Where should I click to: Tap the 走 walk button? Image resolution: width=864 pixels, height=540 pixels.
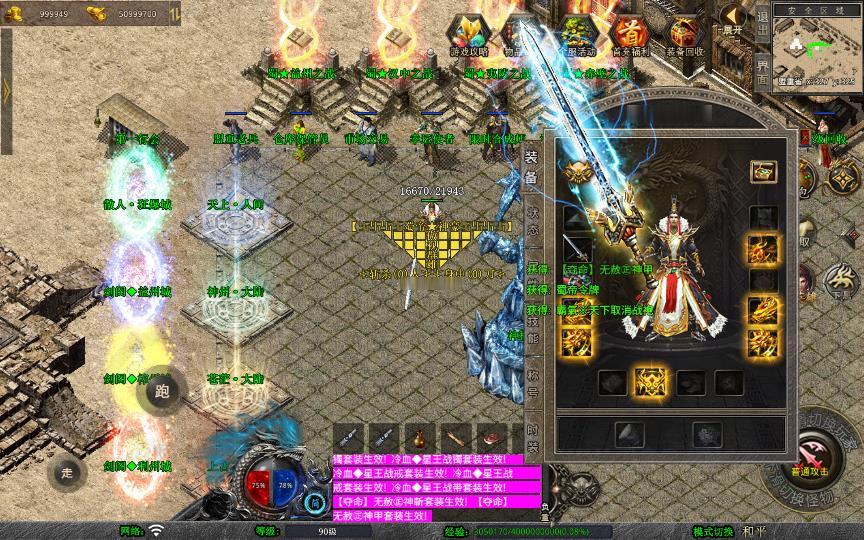68,471
